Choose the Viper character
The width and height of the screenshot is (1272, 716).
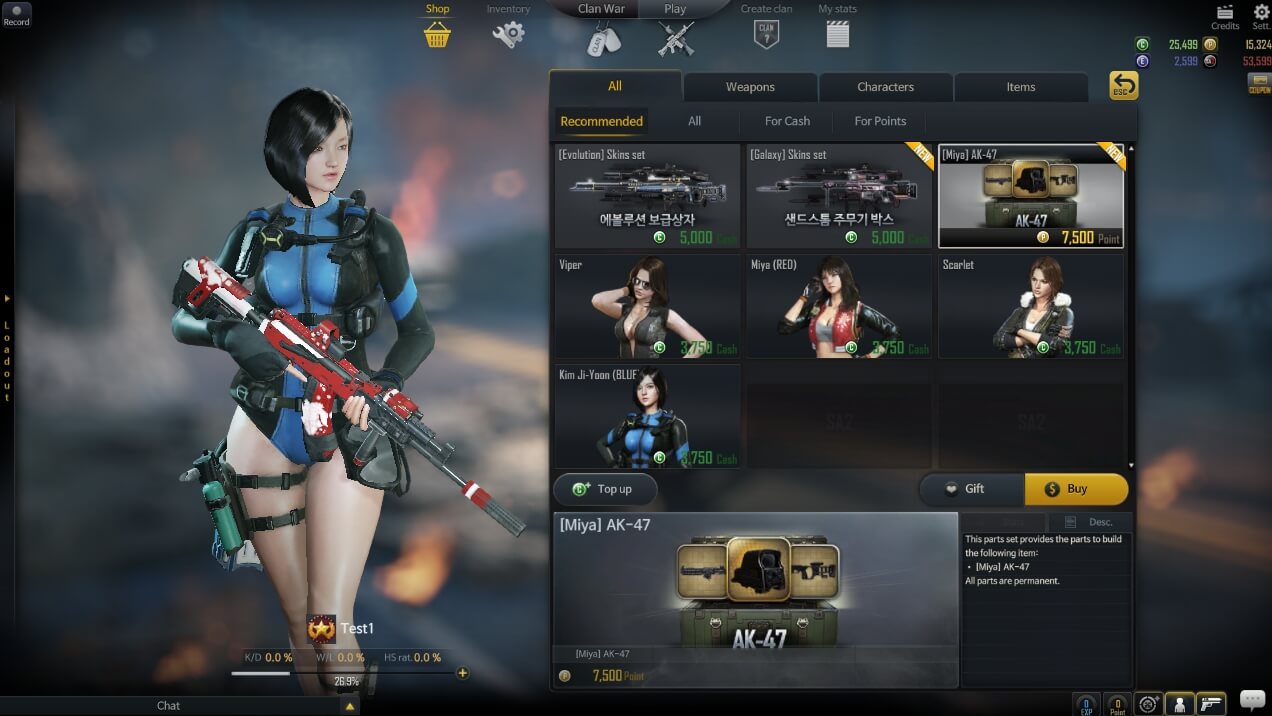tap(647, 306)
